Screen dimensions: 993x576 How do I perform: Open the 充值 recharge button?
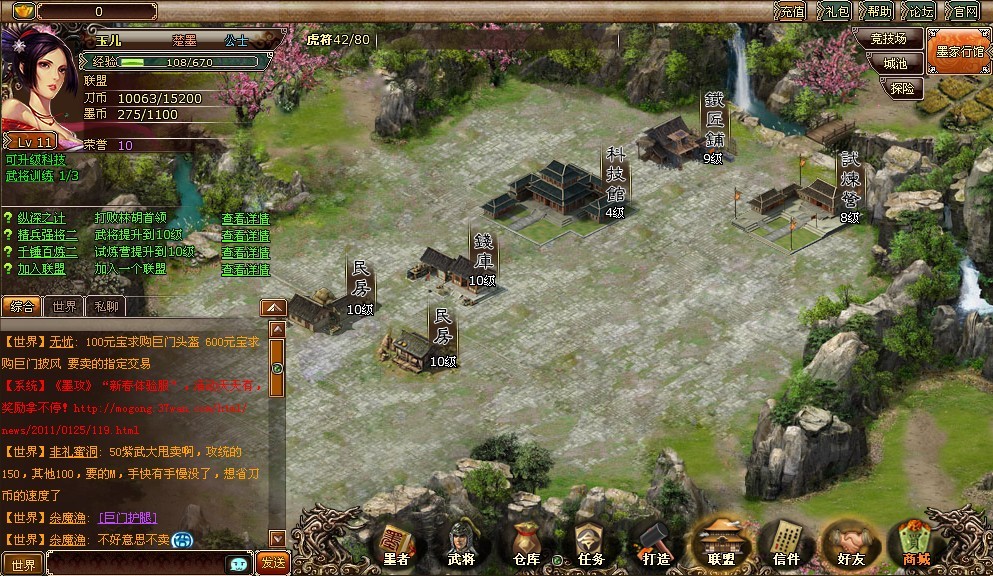pyautogui.click(x=792, y=12)
